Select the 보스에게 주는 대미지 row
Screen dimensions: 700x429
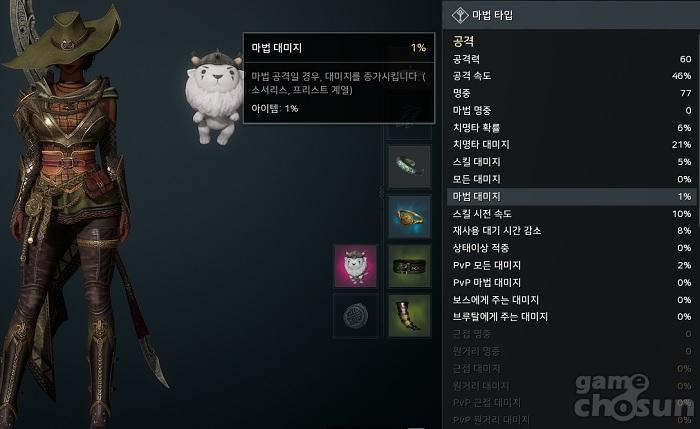[570, 300]
